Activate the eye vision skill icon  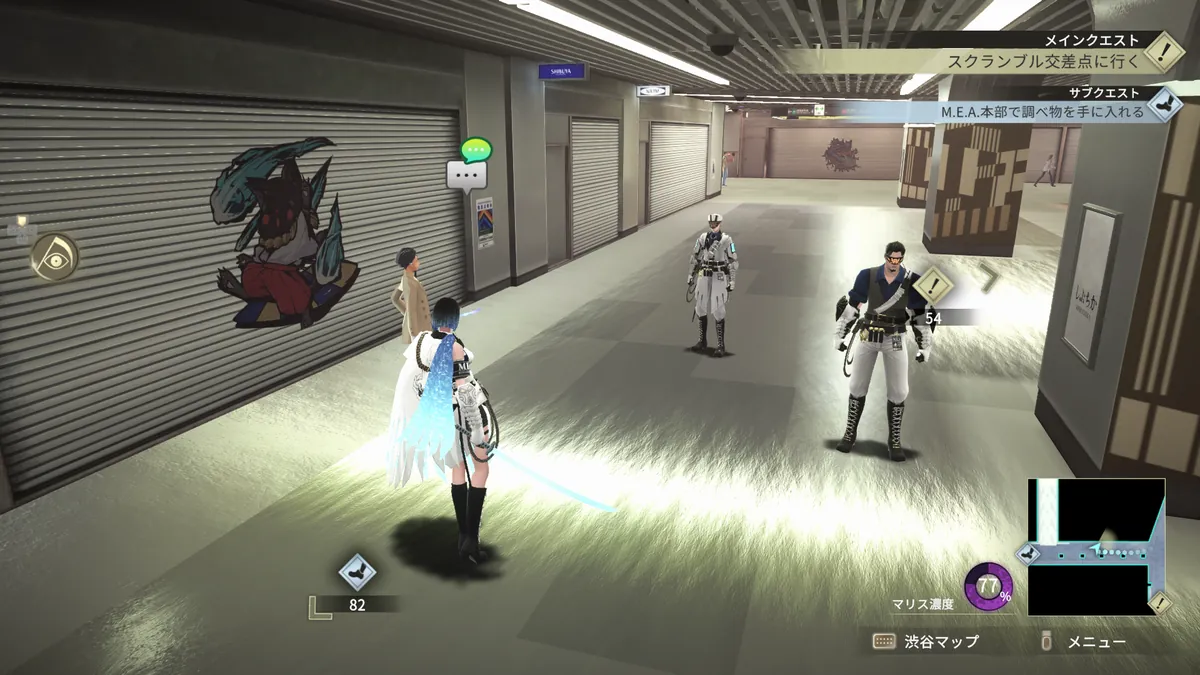click(54, 257)
